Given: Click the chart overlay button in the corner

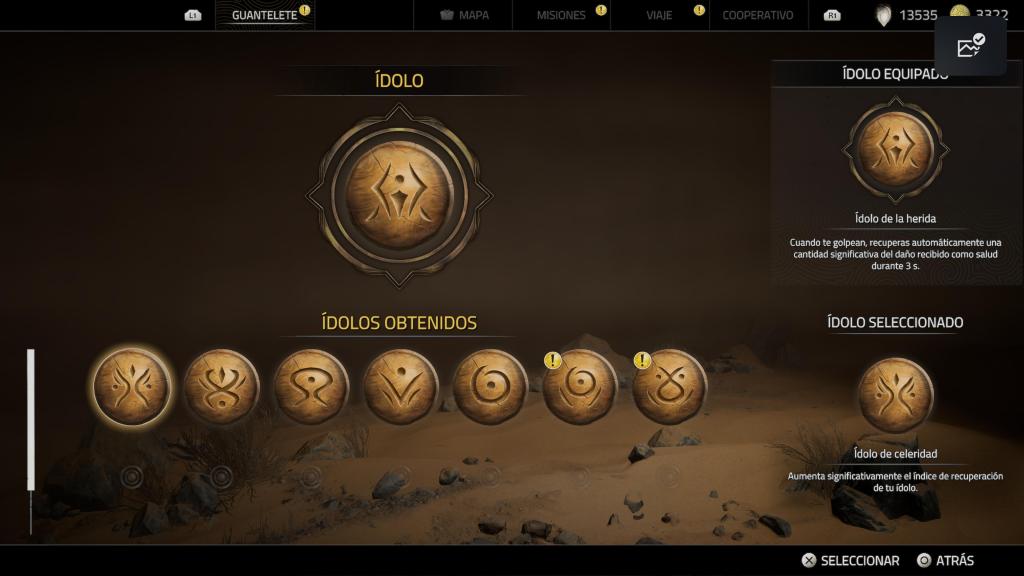Looking at the screenshot, I should (x=970, y=46).
